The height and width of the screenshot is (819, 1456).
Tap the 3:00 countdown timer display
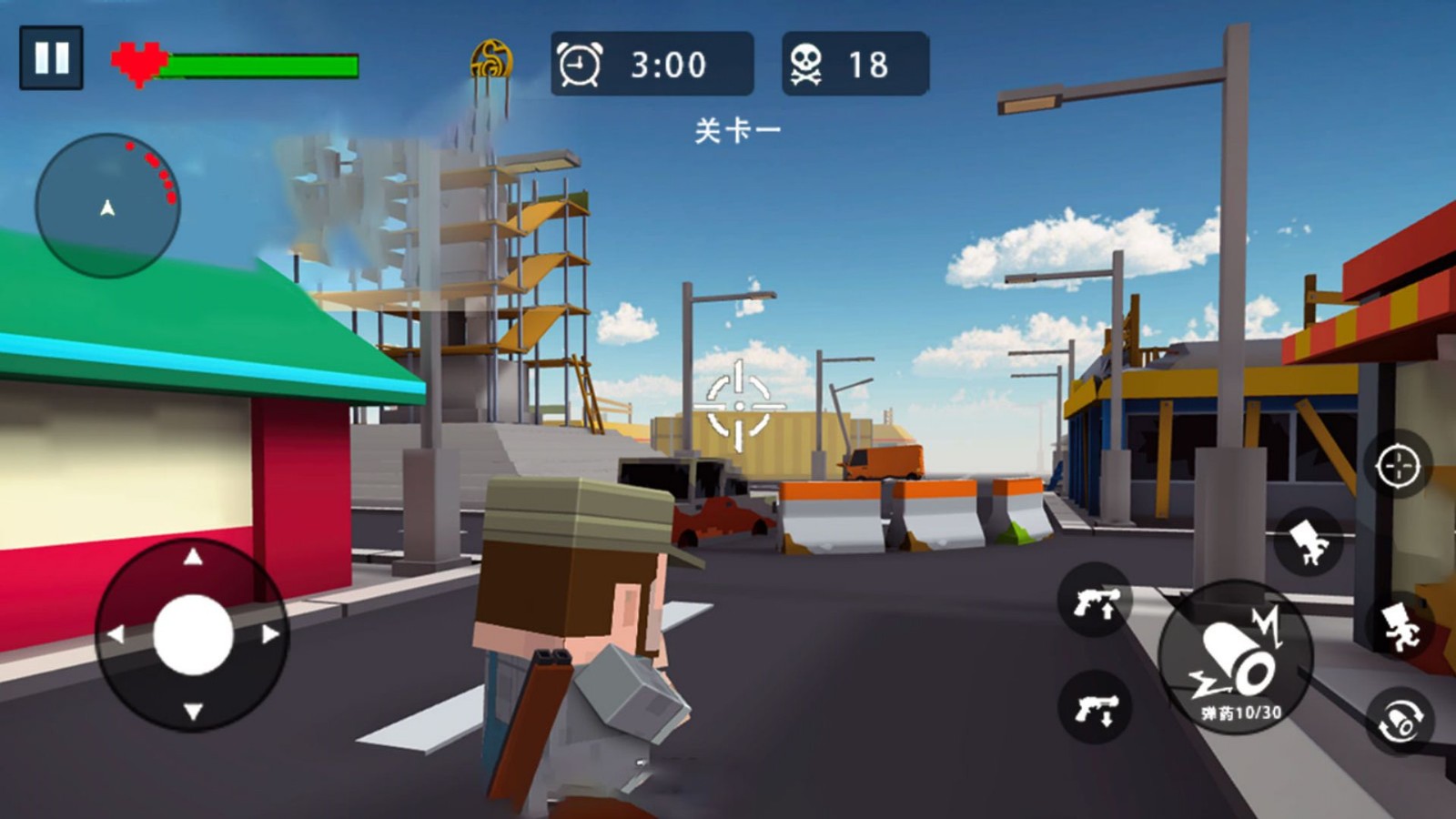(667, 65)
